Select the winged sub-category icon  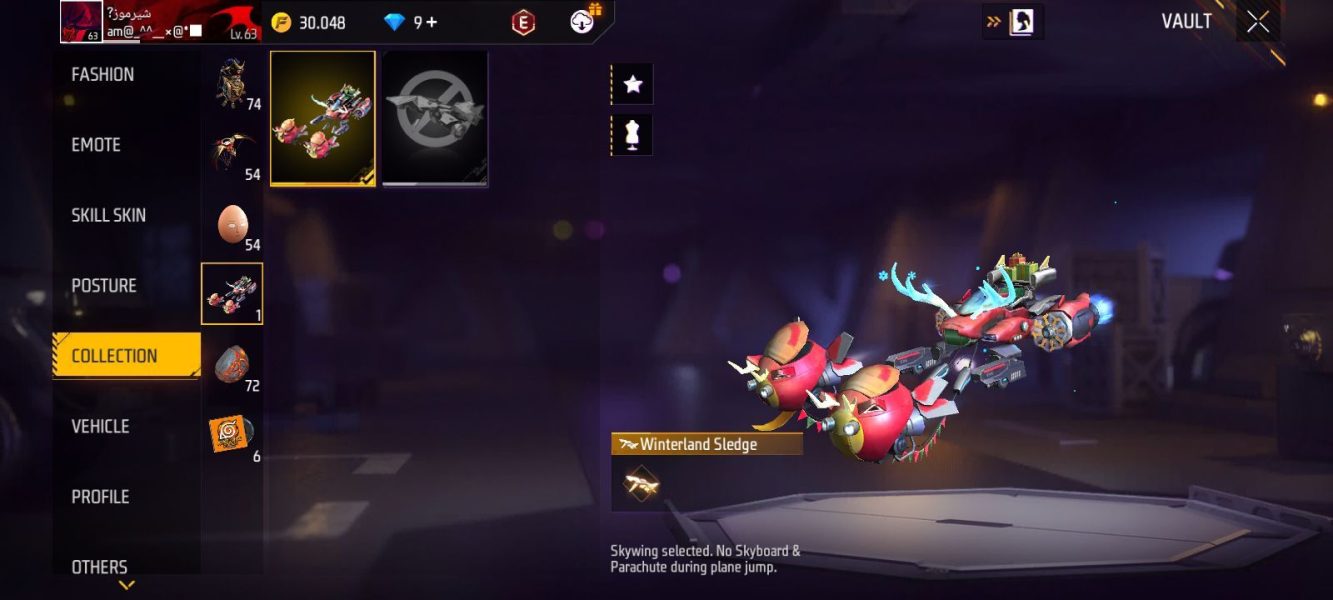233,154
